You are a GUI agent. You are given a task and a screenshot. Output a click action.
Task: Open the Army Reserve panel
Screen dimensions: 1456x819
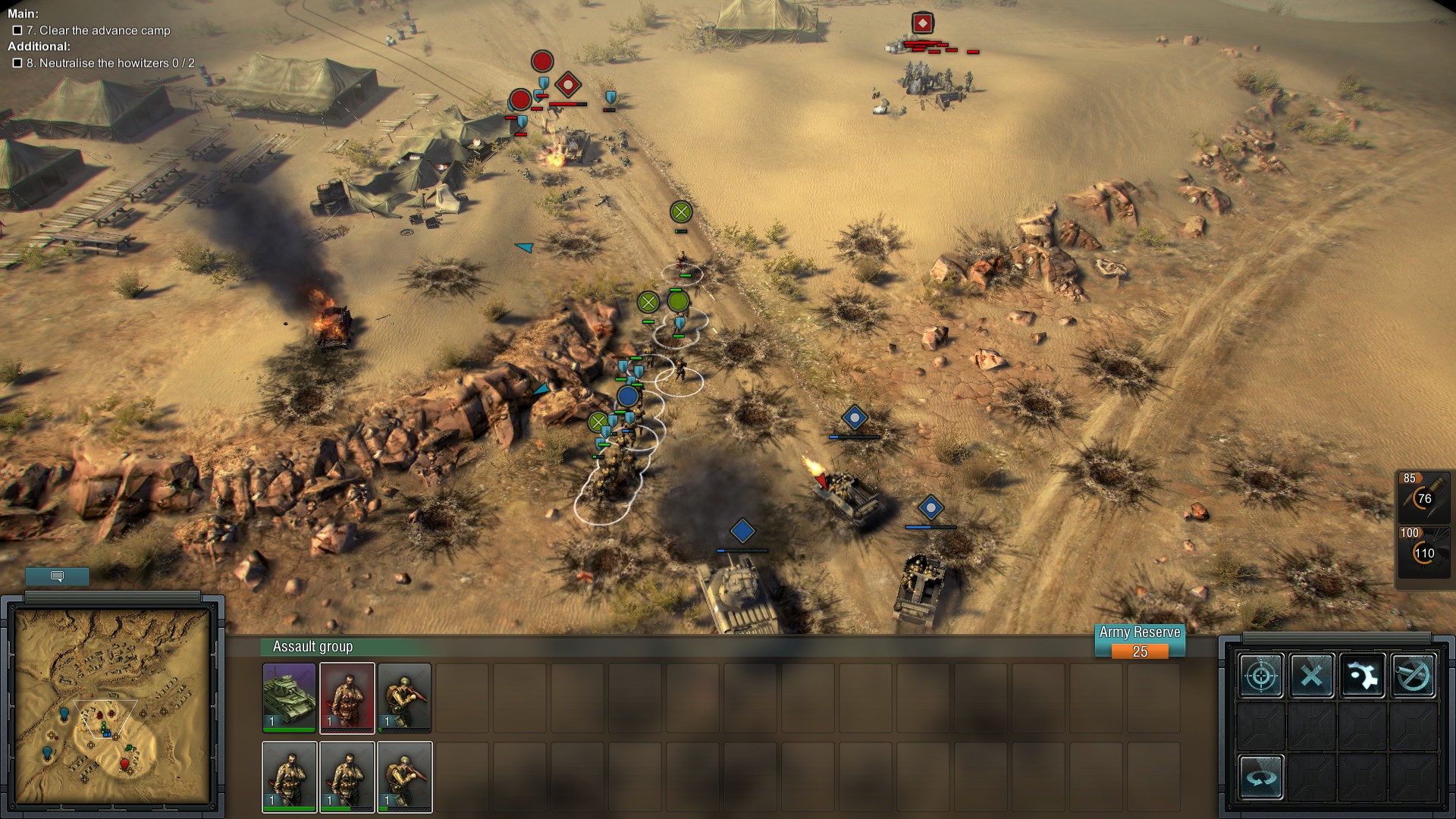[1139, 642]
